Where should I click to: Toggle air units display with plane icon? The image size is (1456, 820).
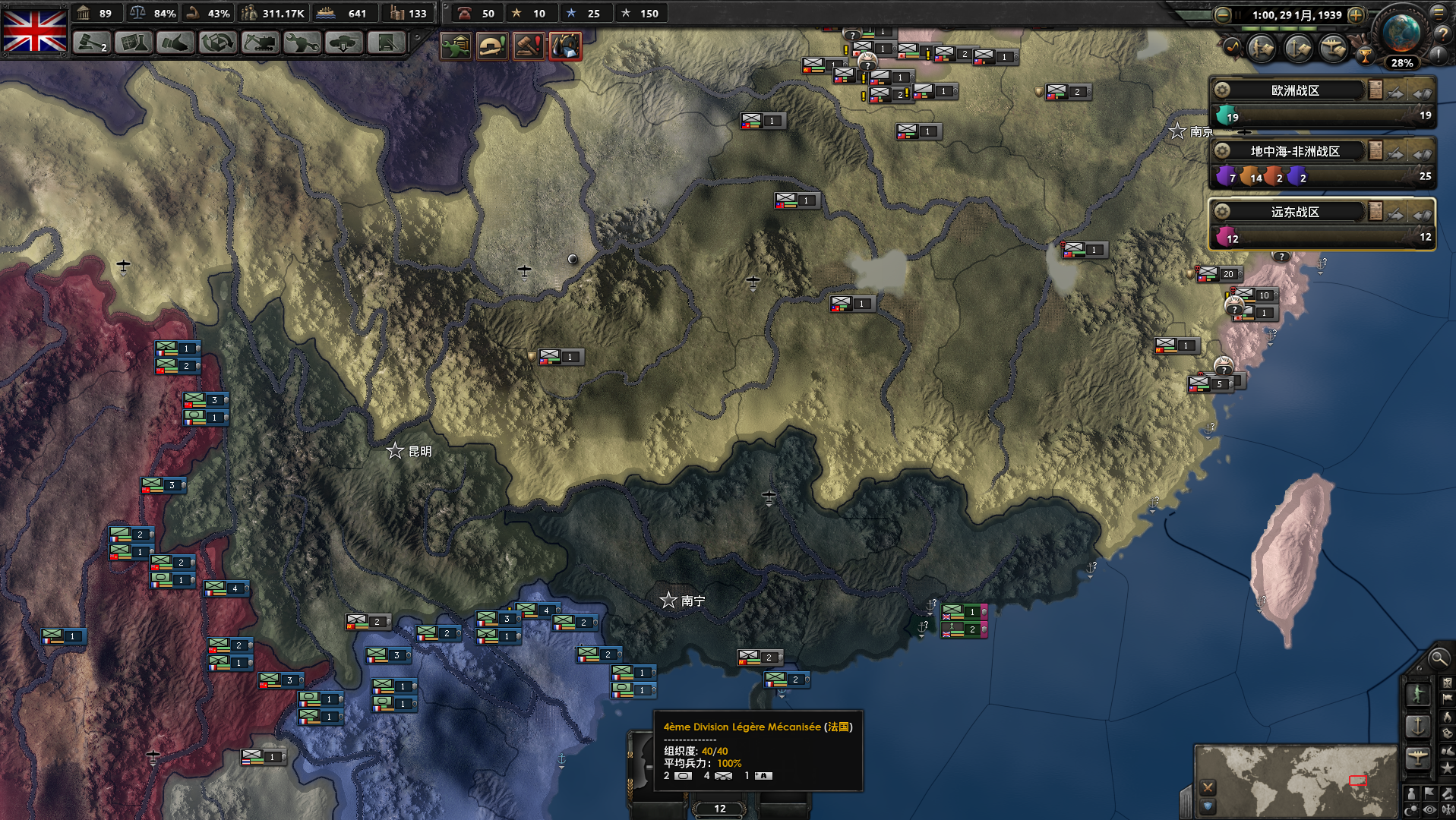pyautogui.click(x=1418, y=755)
